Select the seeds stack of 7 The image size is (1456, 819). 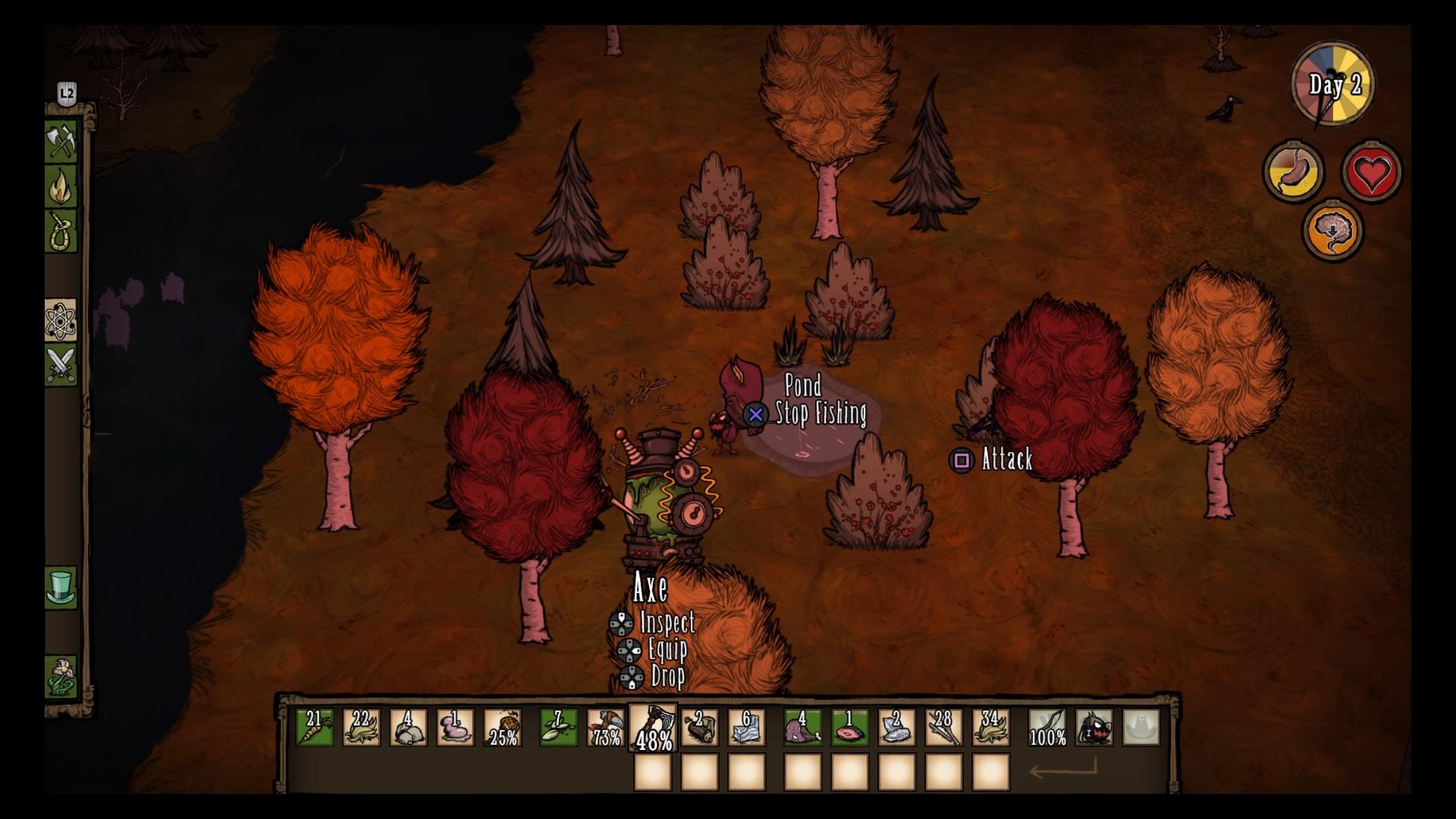click(x=558, y=728)
